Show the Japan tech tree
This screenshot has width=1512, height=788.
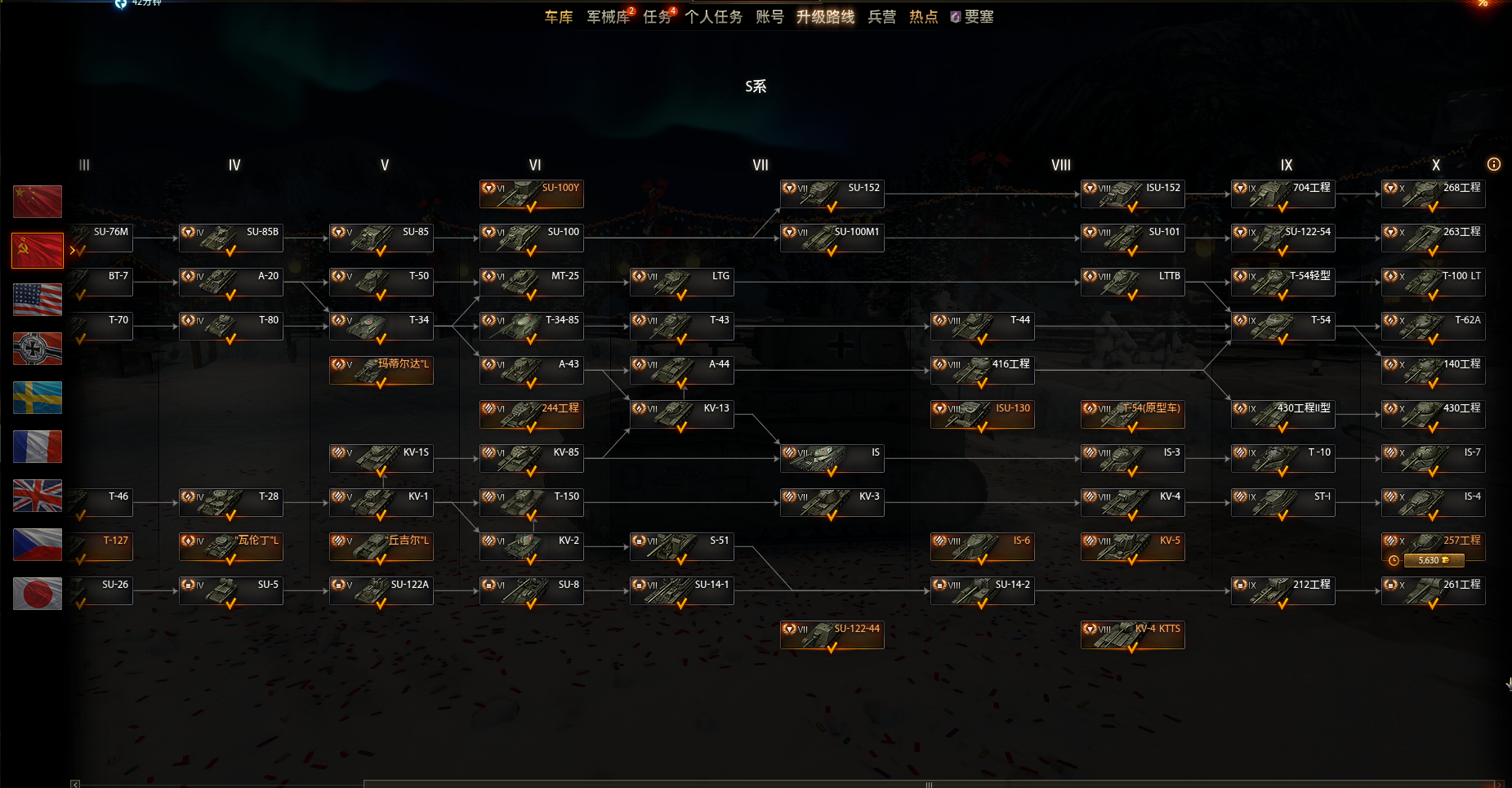click(38, 594)
